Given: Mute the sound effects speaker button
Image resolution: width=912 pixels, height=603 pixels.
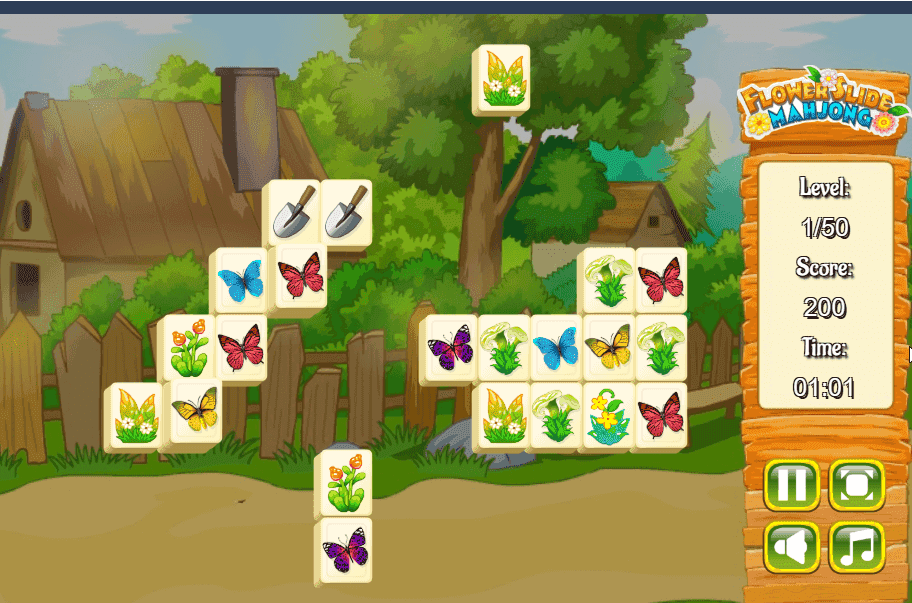Looking at the screenshot, I should [791, 547].
